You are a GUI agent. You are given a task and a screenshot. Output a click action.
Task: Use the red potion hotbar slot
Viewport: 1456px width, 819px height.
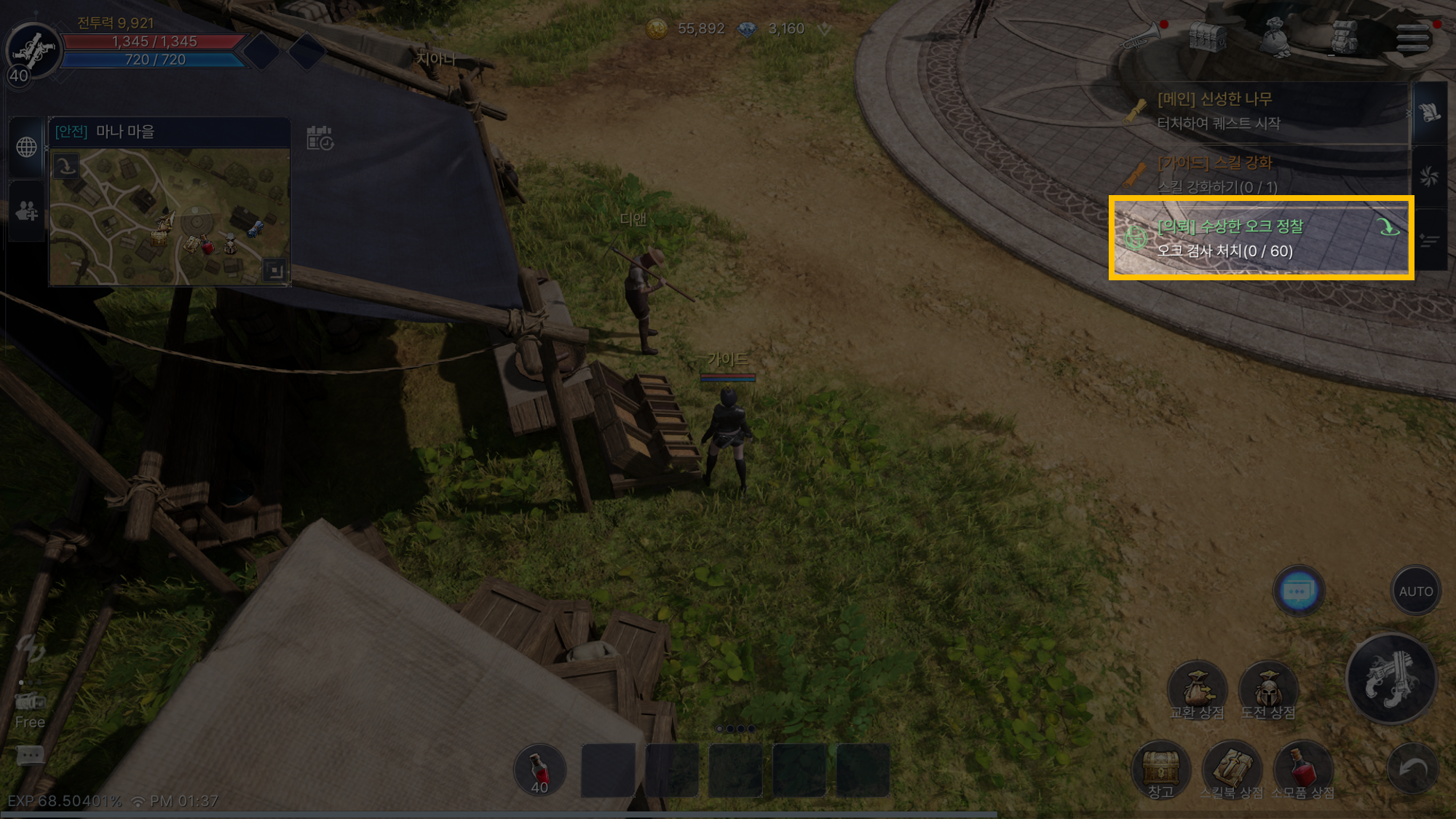coord(539,771)
